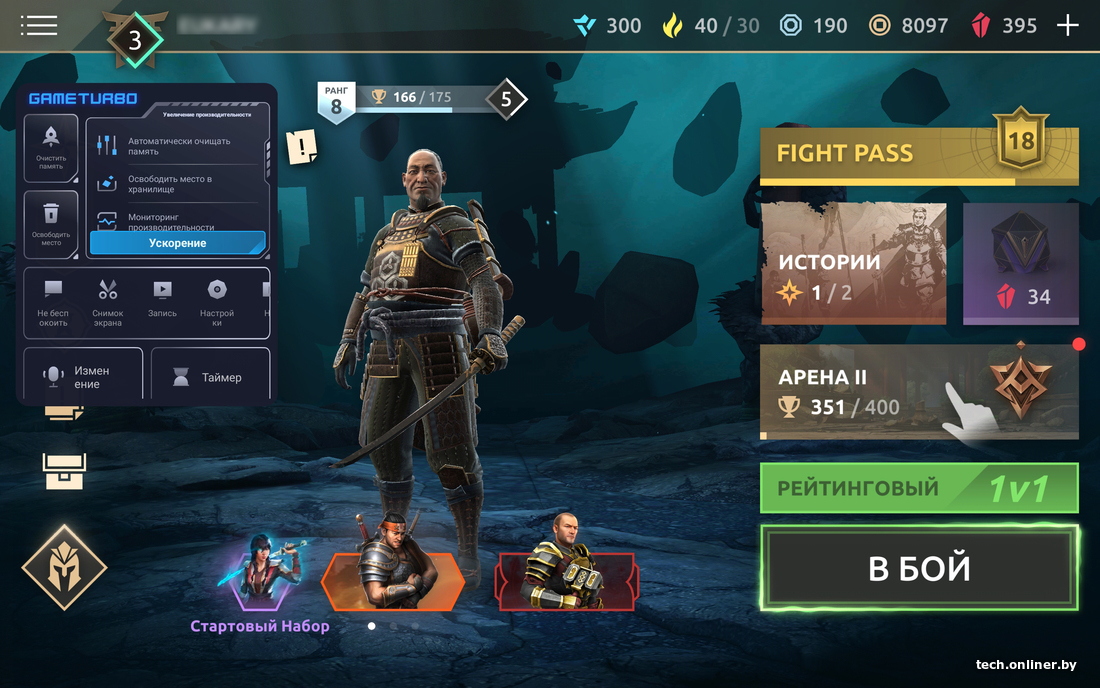Image resolution: width=1100 pixels, height=688 pixels.
Task: Open the chest offer costing 34 gems
Action: tap(1020, 264)
